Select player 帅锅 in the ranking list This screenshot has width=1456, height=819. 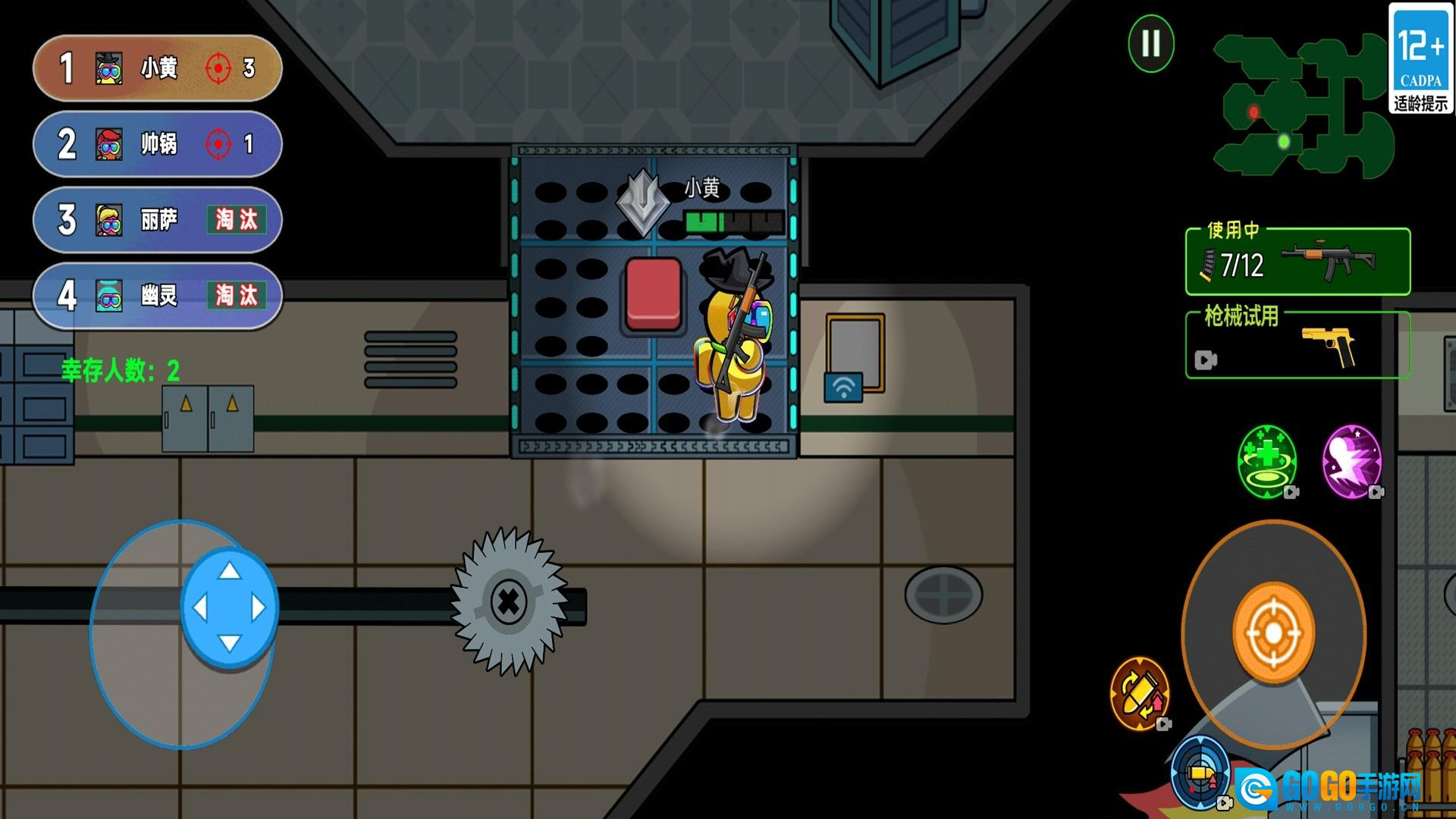158,144
